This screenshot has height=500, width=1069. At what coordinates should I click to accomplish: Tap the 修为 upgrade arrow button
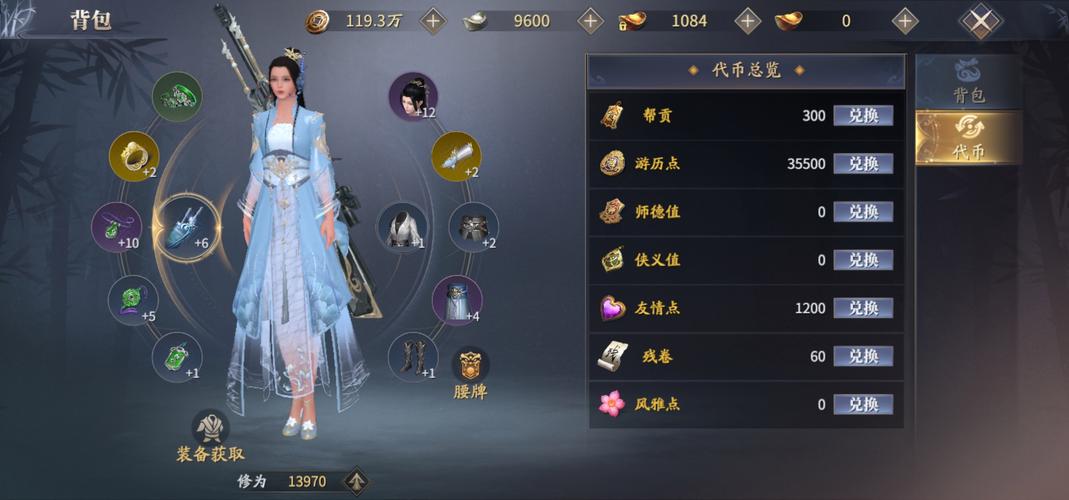click(x=356, y=481)
